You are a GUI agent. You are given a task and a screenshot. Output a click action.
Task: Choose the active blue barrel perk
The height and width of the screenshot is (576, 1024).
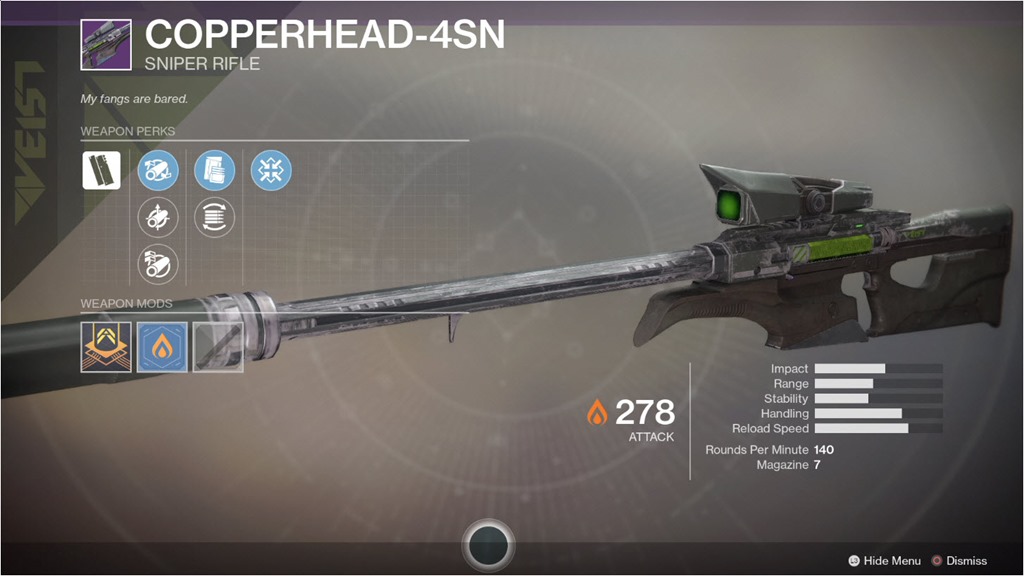(x=158, y=170)
